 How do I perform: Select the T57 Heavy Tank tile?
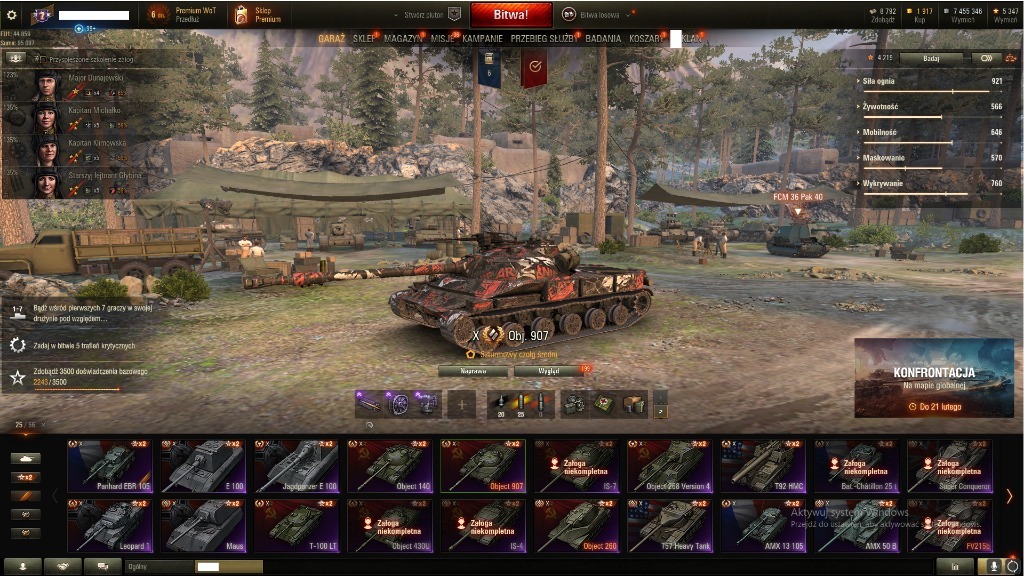pyautogui.click(x=670, y=525)
